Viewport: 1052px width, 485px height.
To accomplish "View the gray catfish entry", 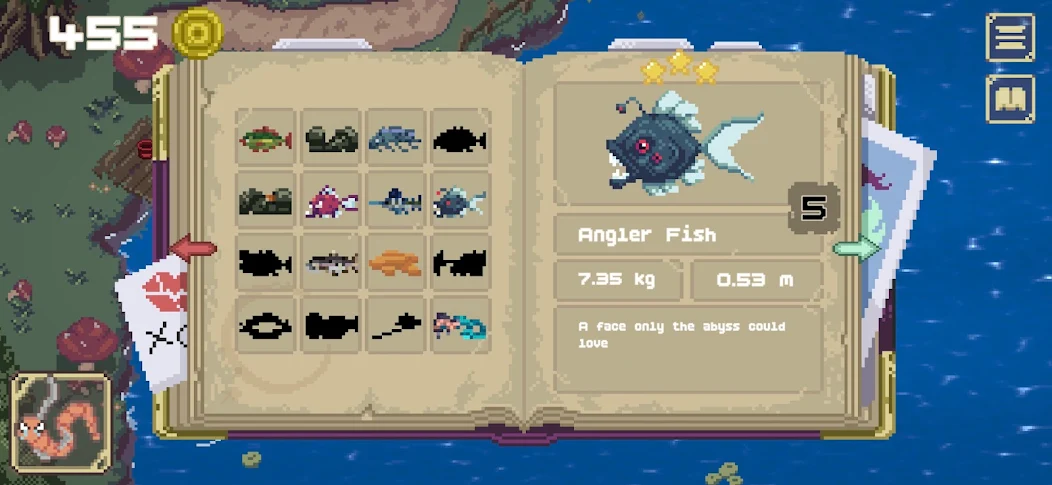I will [331, 263].
